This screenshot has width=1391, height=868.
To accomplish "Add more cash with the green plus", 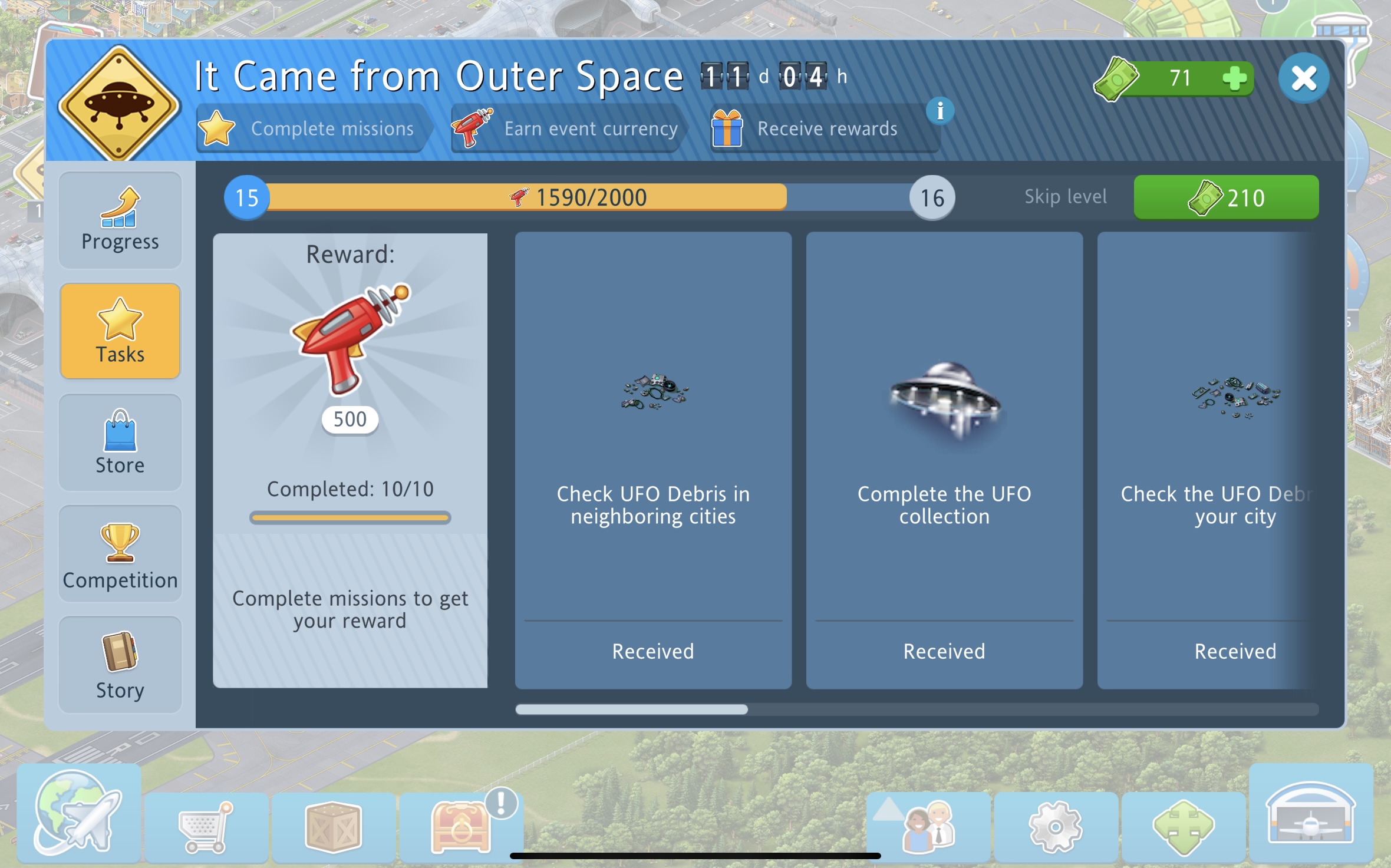I will coord(1234,78).
